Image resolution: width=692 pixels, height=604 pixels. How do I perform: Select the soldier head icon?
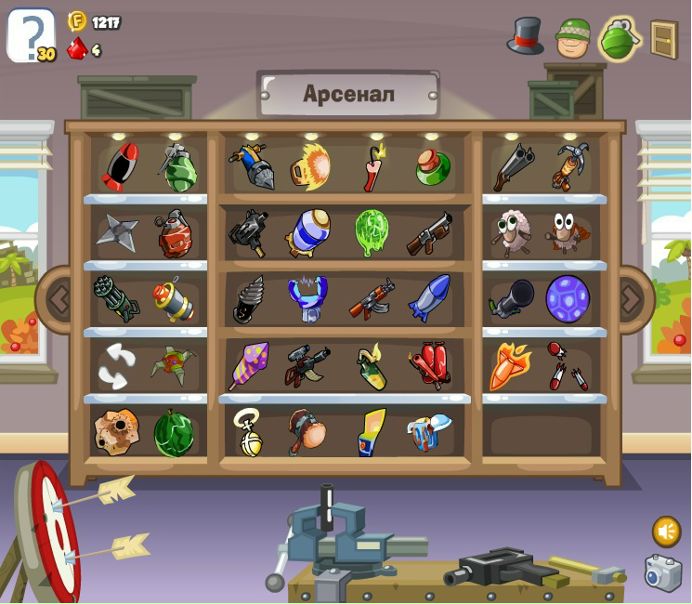[x=573, y=38]
